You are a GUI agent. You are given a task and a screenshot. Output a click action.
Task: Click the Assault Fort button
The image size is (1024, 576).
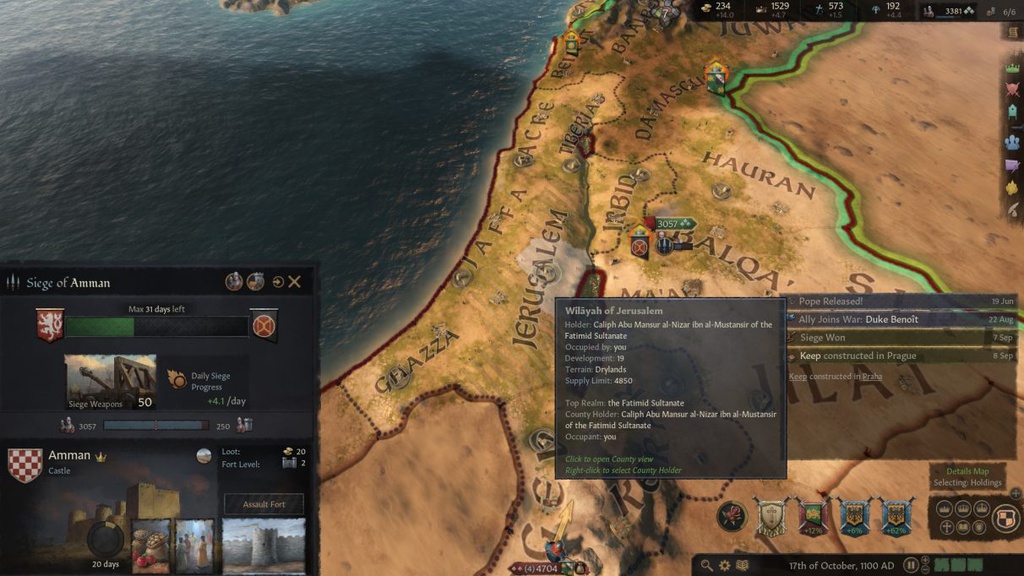point(264,504)
